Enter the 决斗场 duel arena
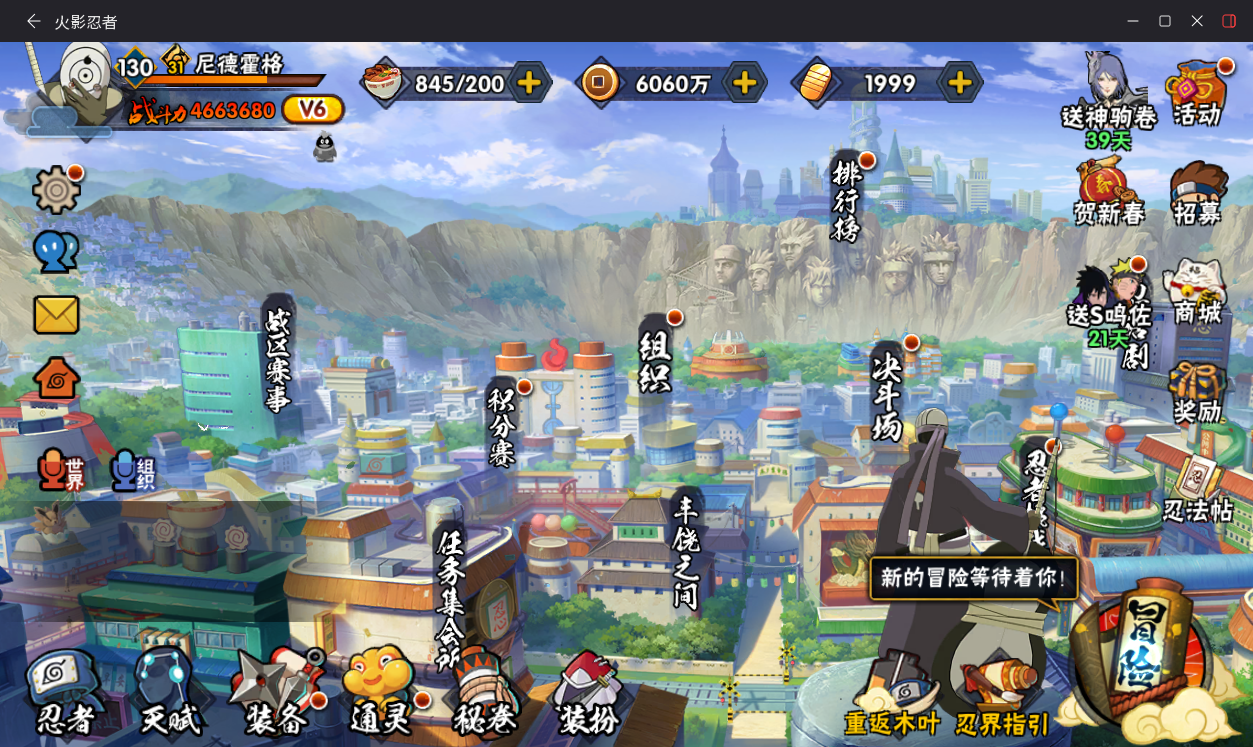The image size is (1253, 747). coord(887,393)
